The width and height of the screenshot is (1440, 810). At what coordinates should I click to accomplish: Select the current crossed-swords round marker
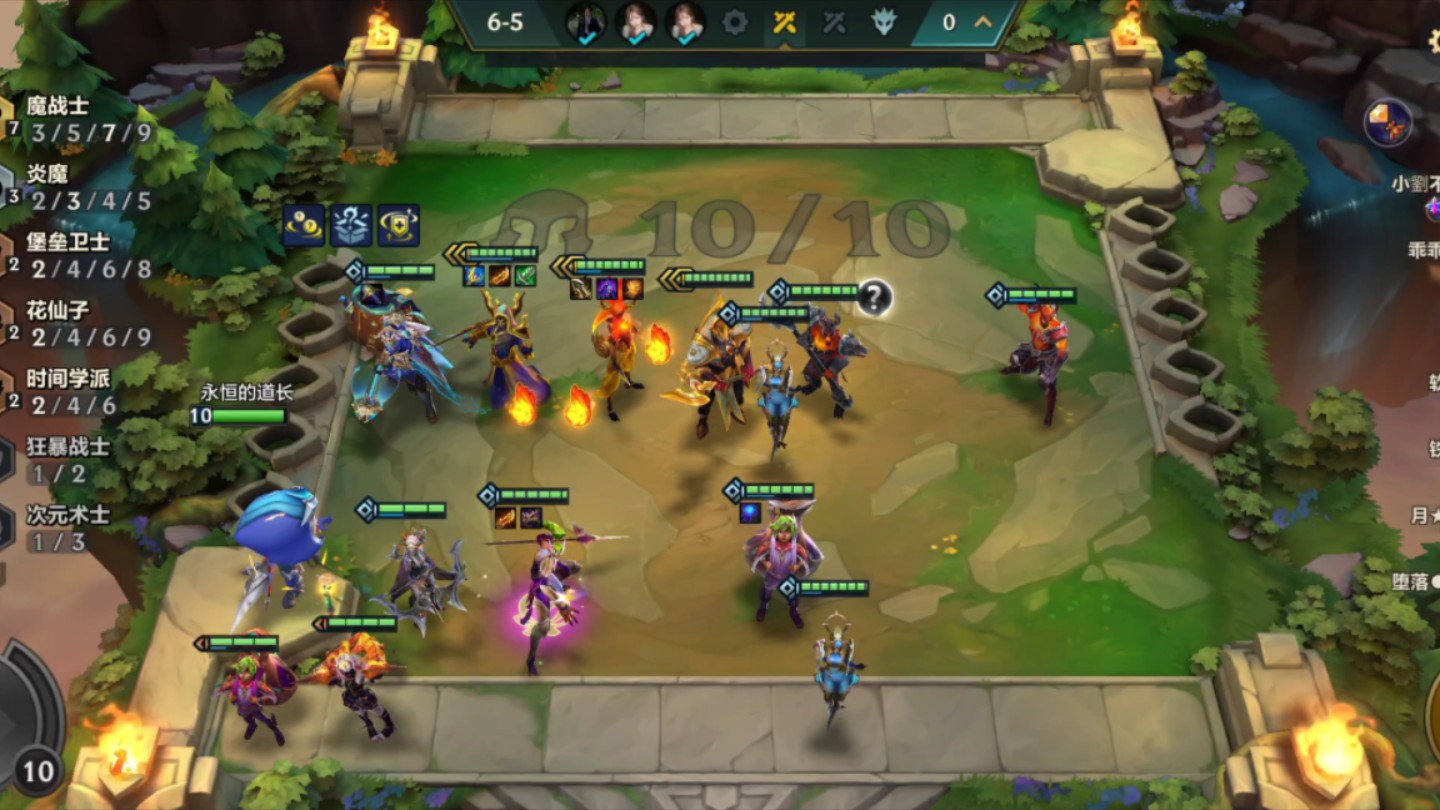point(785,23)
